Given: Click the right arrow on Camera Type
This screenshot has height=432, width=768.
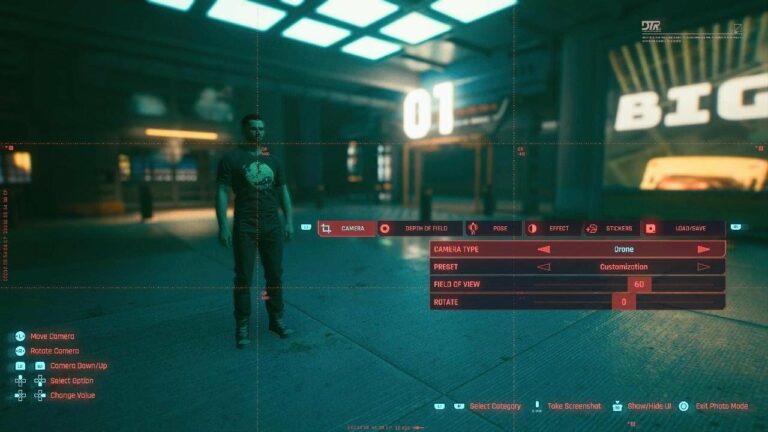Looking at the screenshot, I should (704, 249).
